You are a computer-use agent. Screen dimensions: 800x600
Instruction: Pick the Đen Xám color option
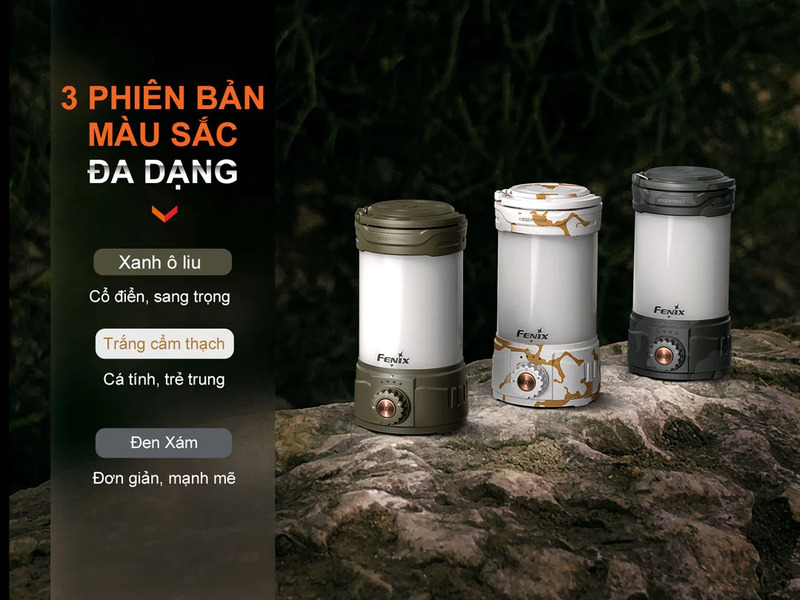click(165, 442)
